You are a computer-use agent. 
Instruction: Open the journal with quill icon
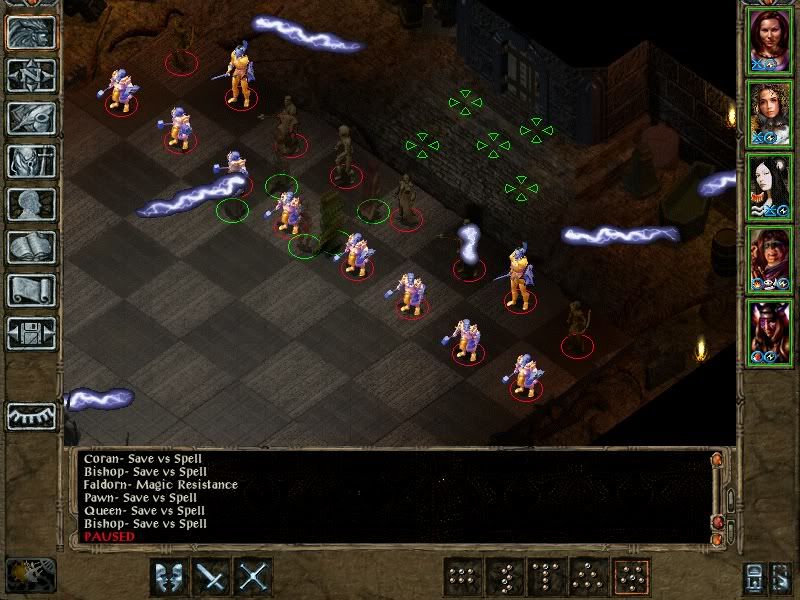(x=31, y=118)
